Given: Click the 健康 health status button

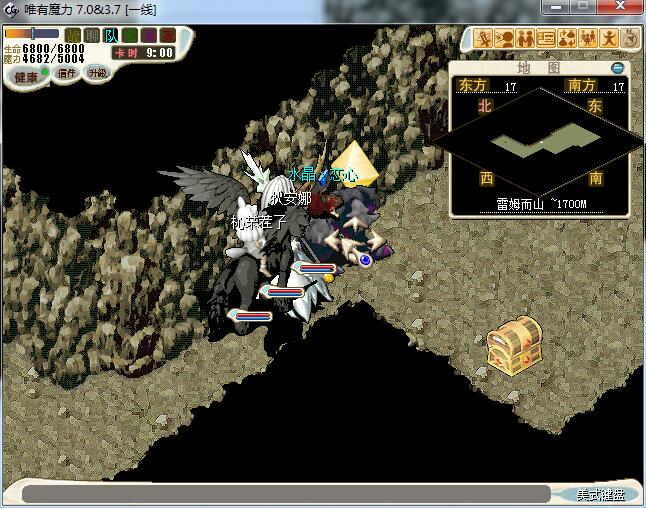Looking at the screenshot, I should [x=26, y=77].
